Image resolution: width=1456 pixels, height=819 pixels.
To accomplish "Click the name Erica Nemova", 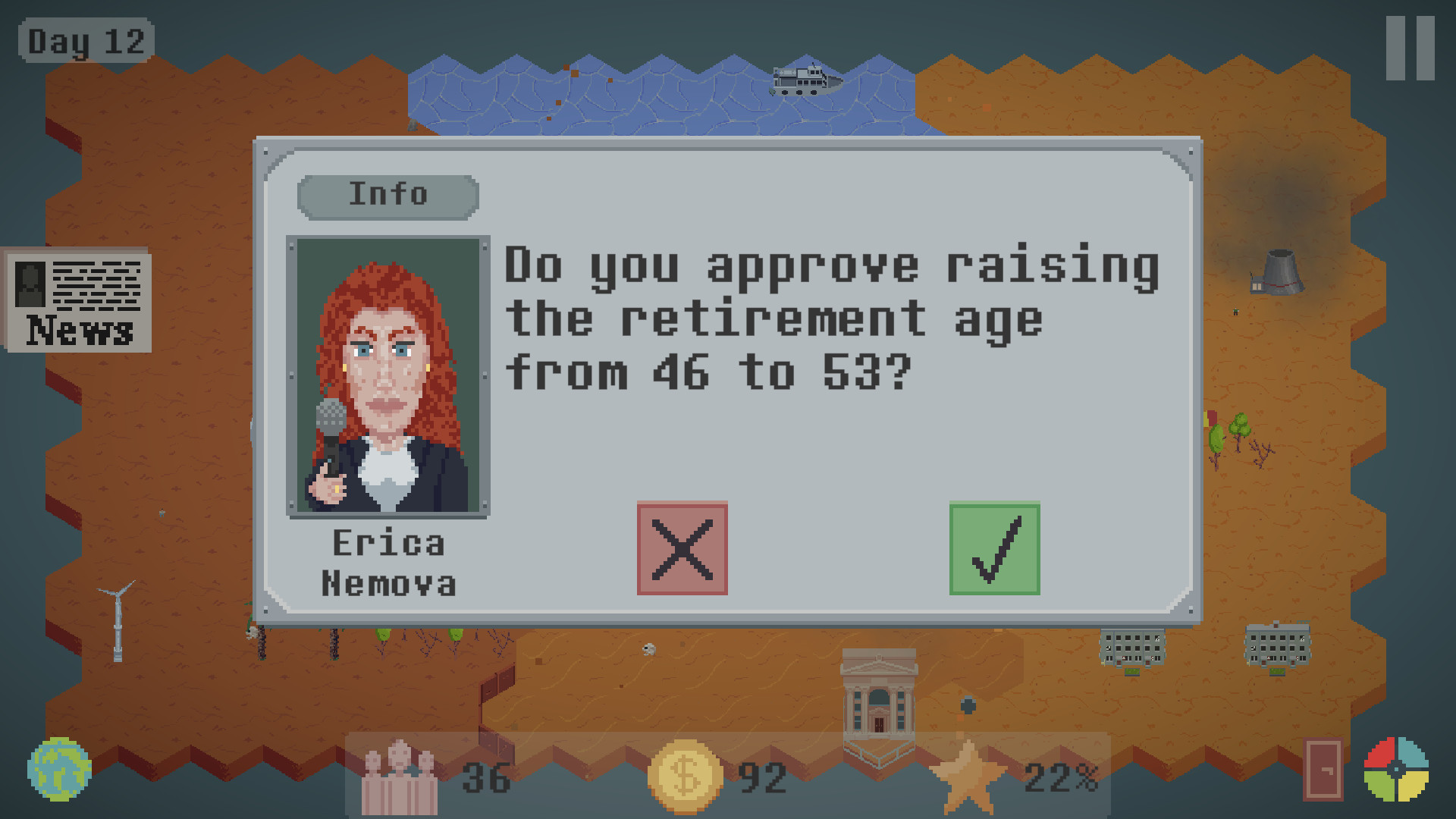I will [391, 563].
